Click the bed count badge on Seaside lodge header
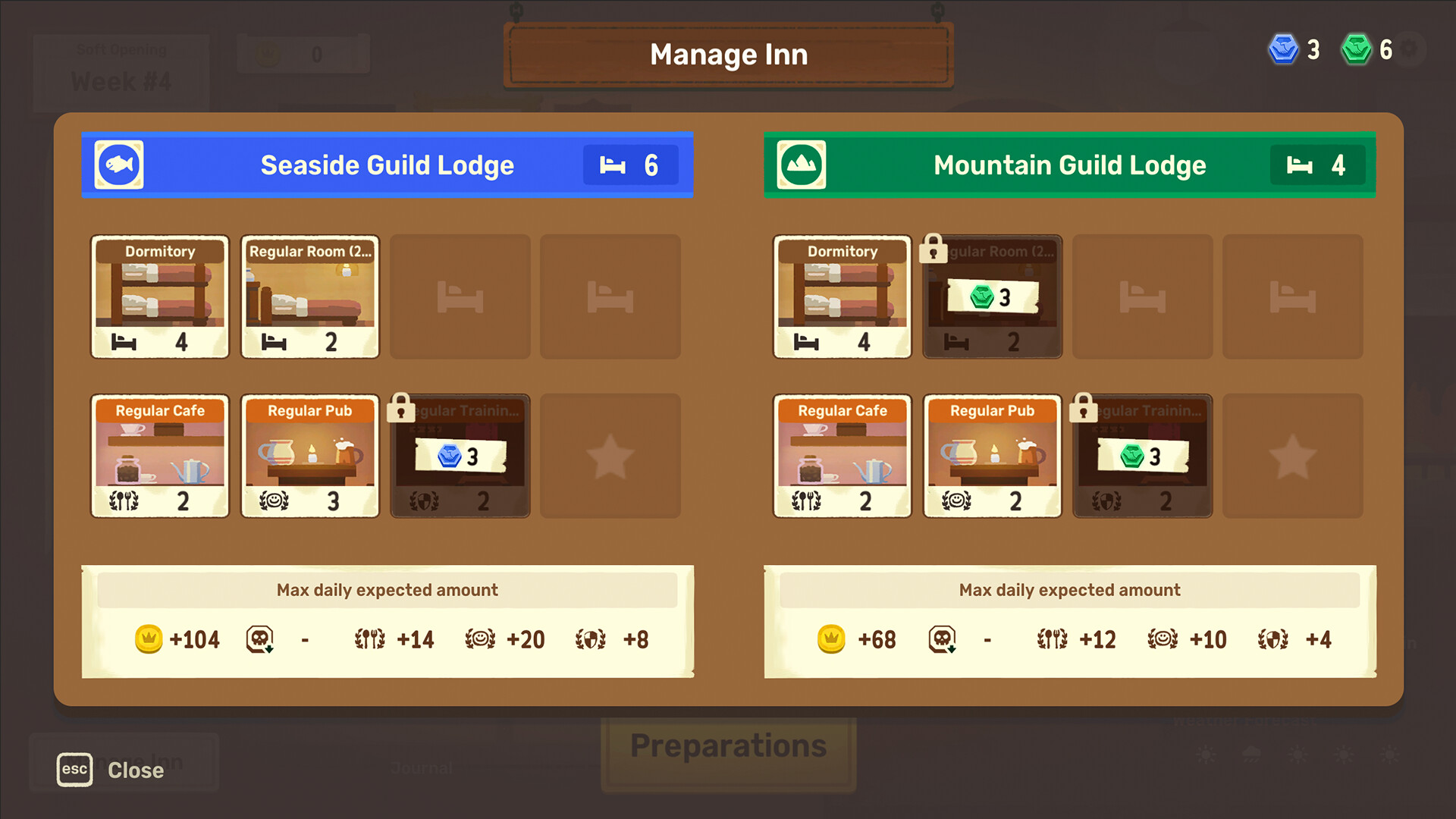 pos(630,165)
